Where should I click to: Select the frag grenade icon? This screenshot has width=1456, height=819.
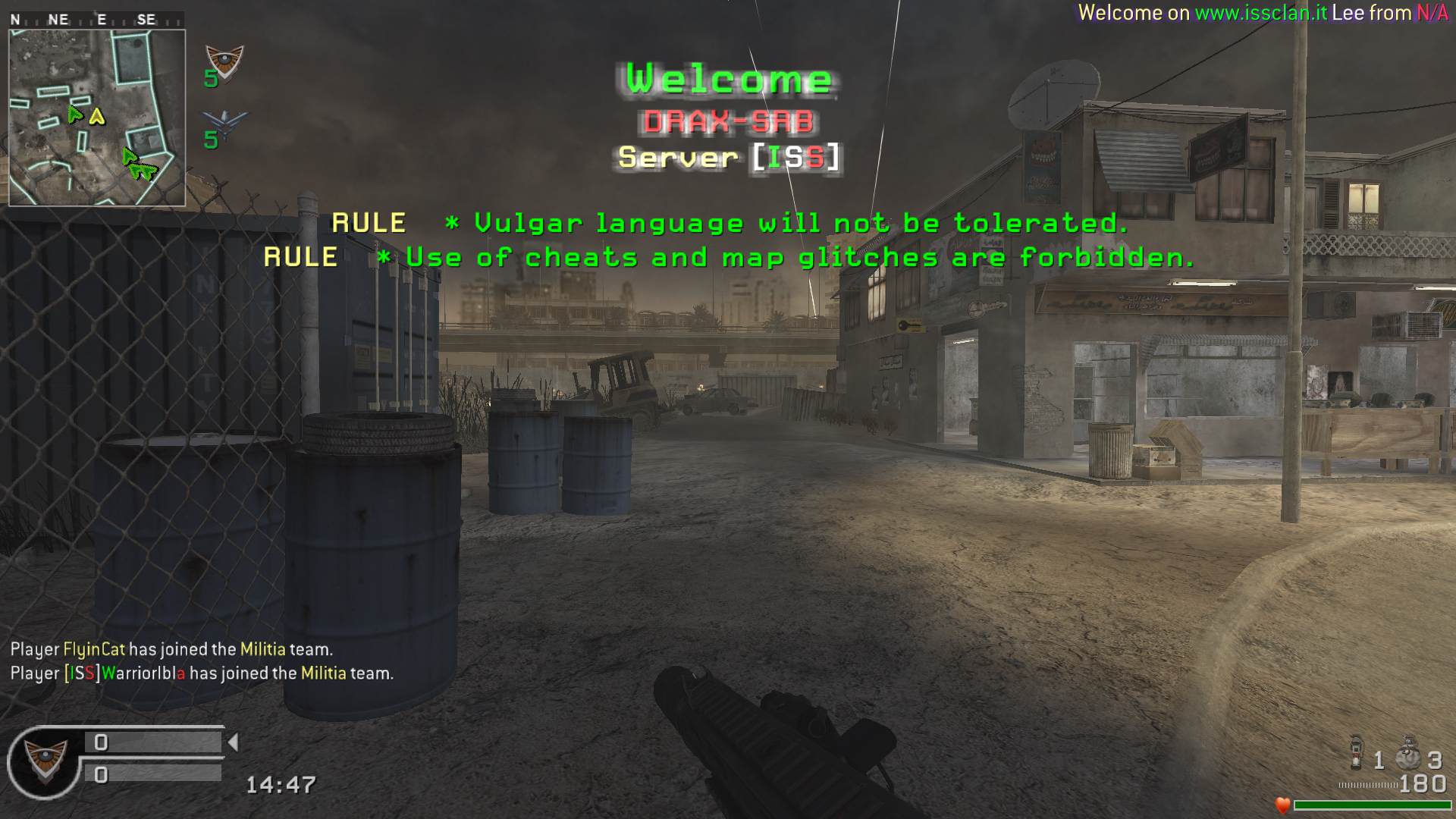coord(1357,752)
